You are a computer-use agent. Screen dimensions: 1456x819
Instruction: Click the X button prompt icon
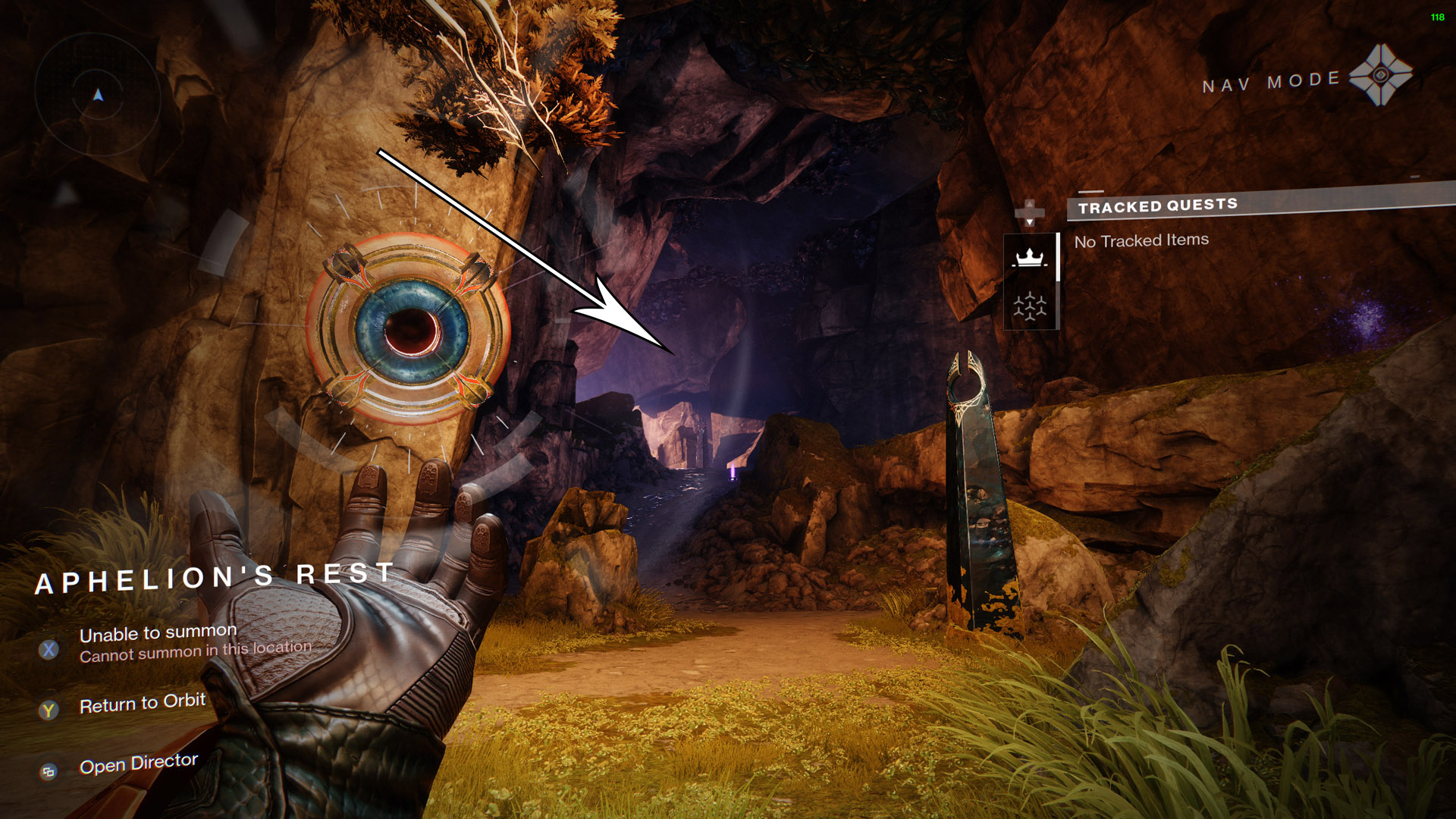(49, 648)
